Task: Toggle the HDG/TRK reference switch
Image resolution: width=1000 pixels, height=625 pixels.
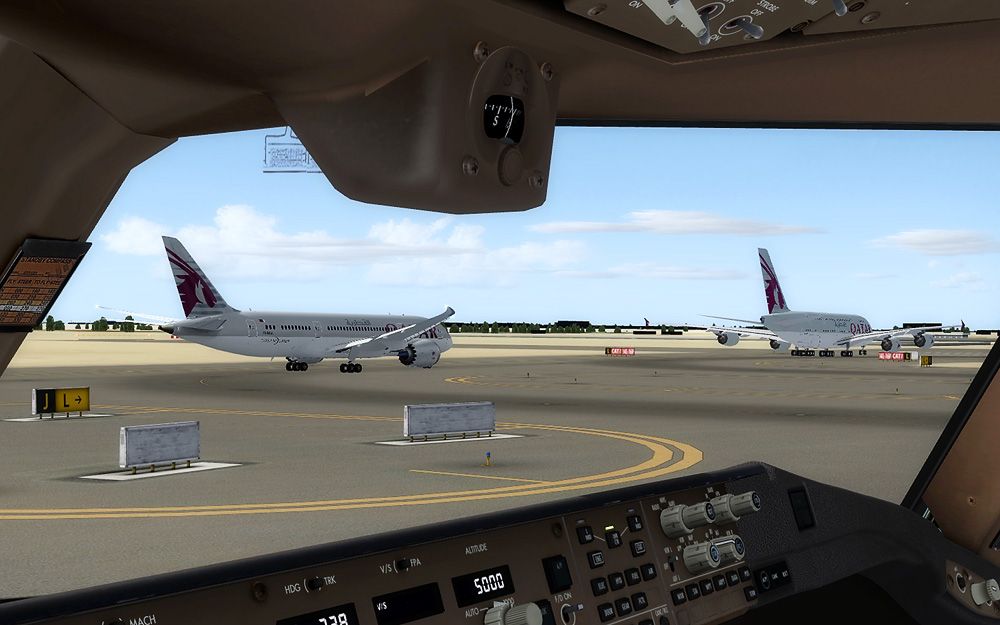Action: [314, 584]
